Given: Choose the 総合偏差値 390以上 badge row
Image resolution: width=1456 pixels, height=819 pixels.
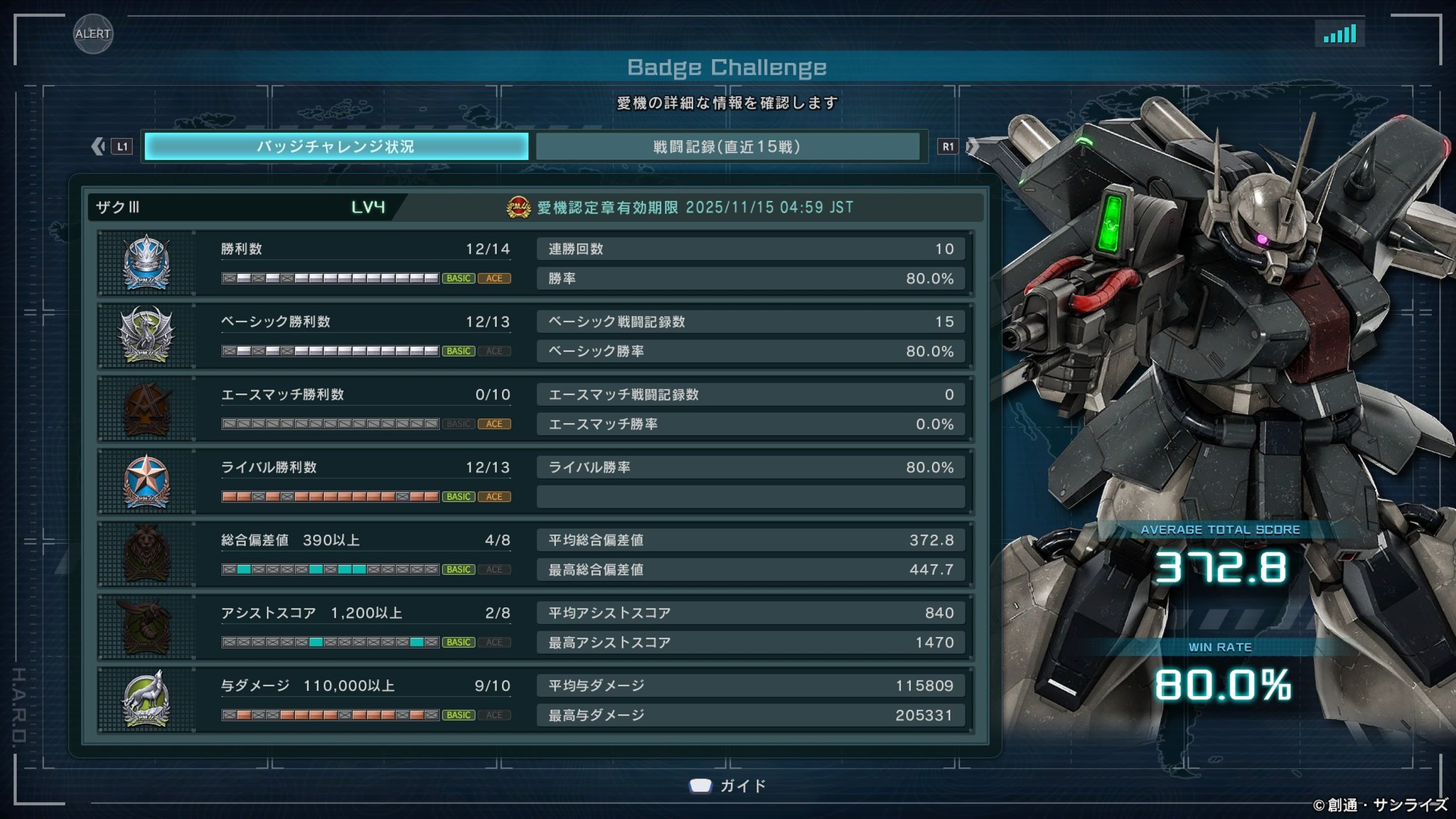Looking at the screenshot, I should (365, 555).
